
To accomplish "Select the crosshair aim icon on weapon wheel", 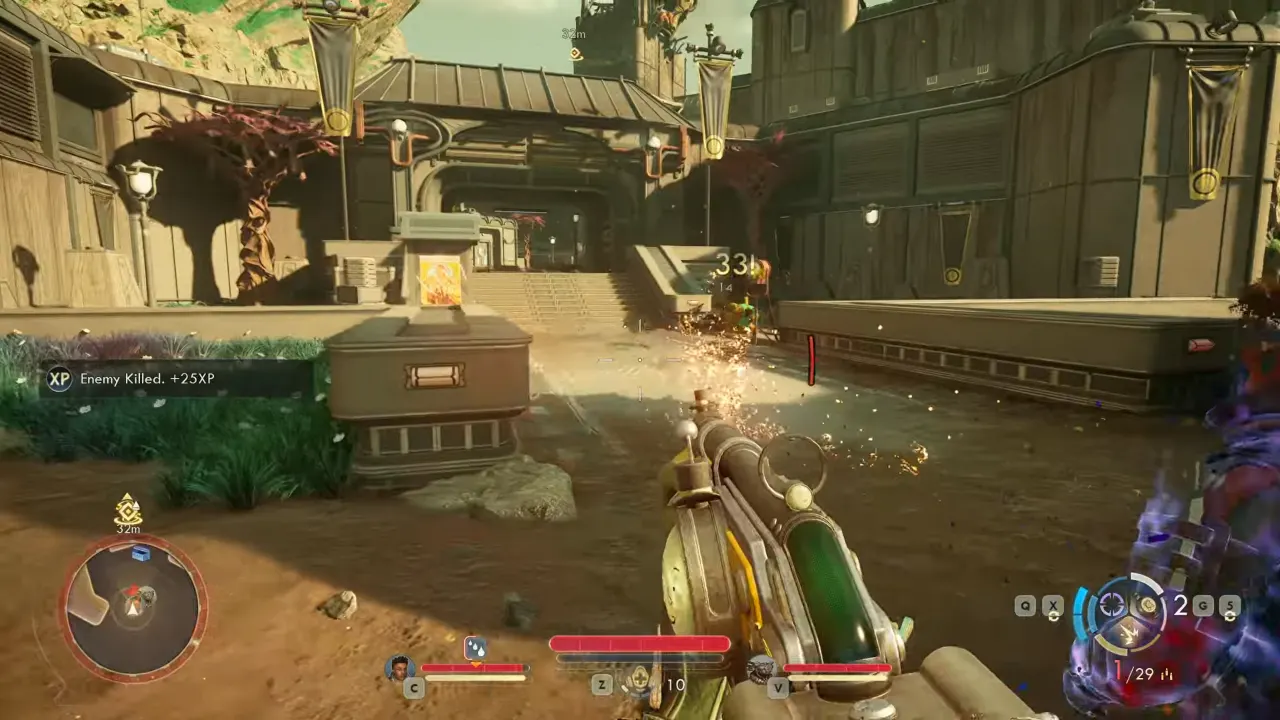I will coord(1112,603).
